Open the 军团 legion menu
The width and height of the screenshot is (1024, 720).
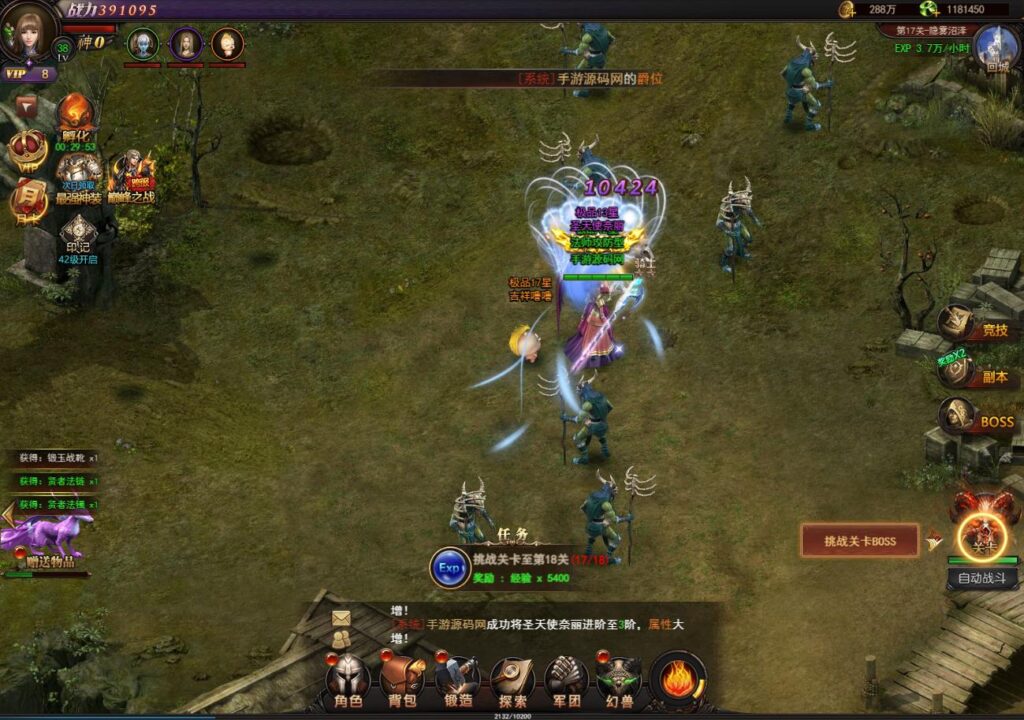566,680
